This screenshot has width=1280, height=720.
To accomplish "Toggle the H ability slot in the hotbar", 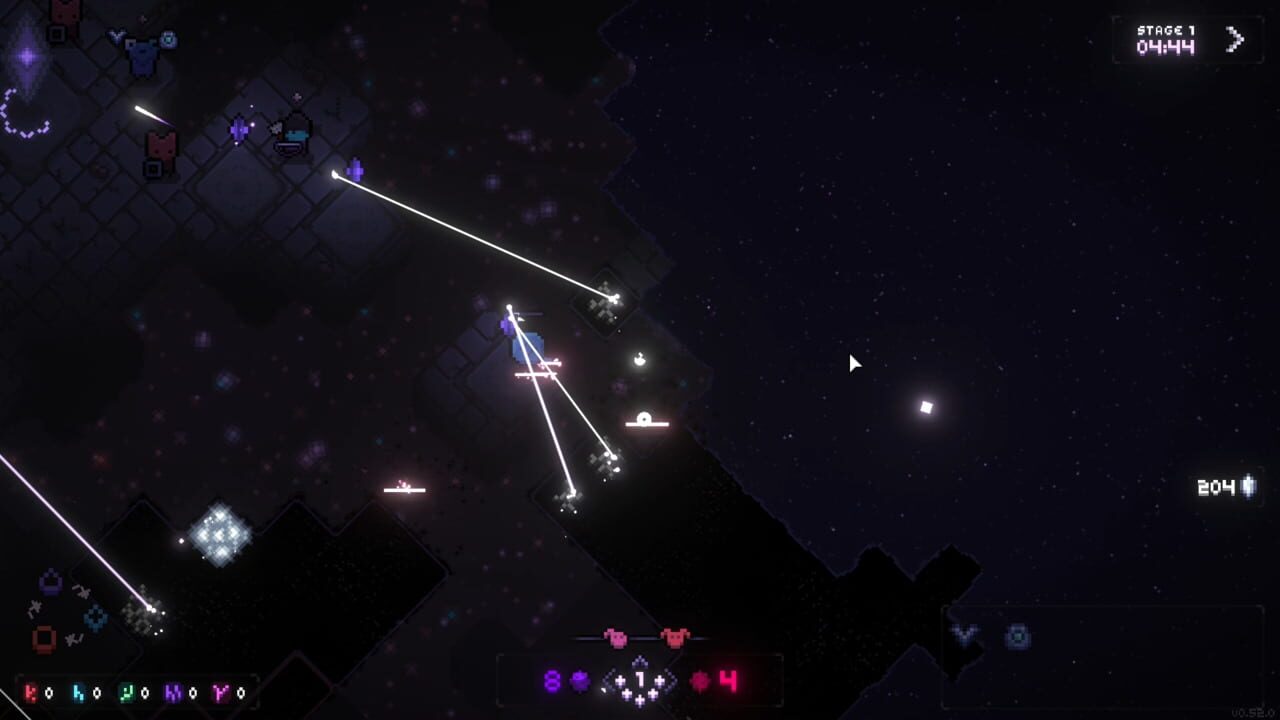I will [77, 691].
